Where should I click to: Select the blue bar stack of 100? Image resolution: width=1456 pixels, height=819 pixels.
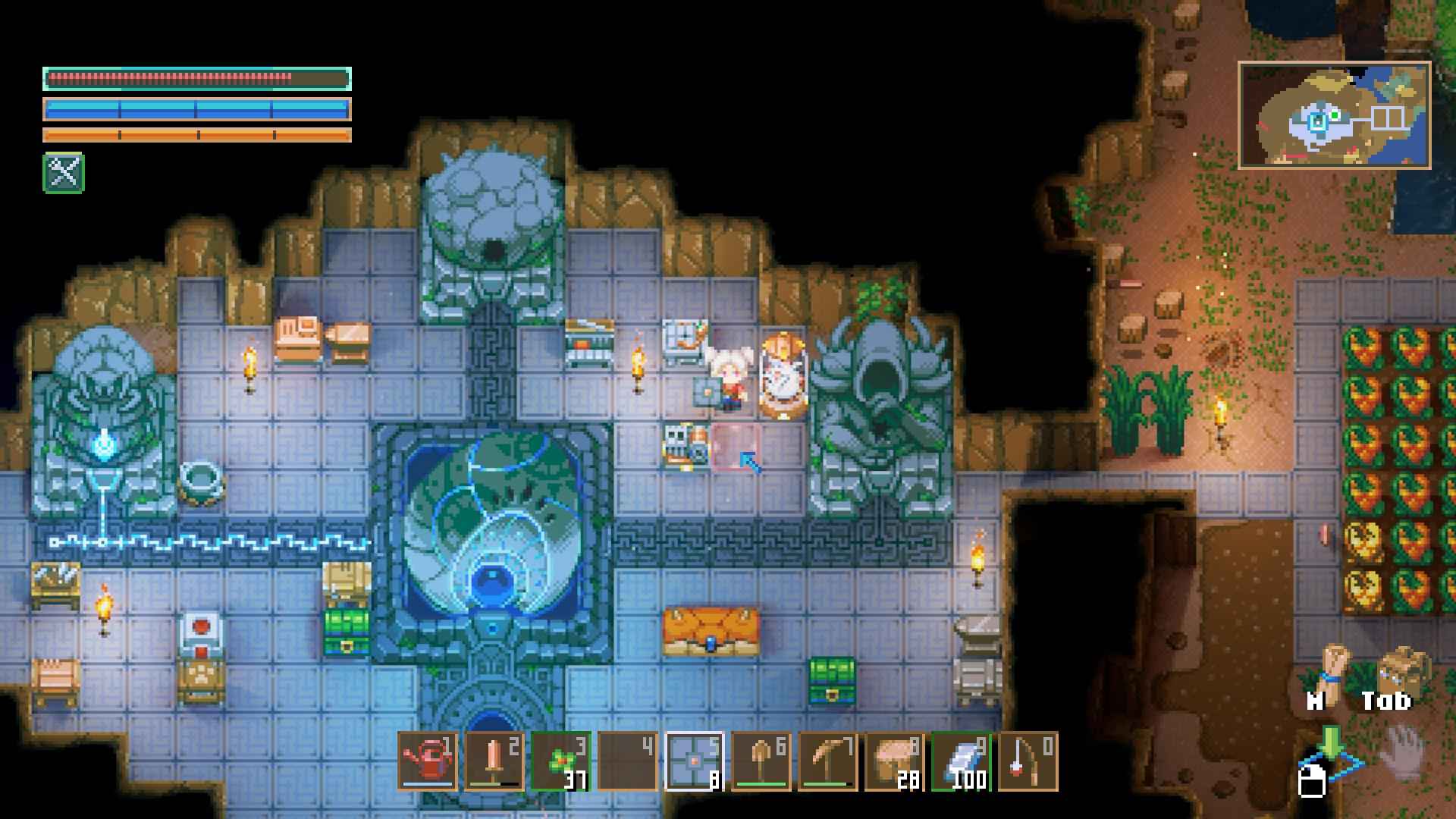[x=962, y=761]
